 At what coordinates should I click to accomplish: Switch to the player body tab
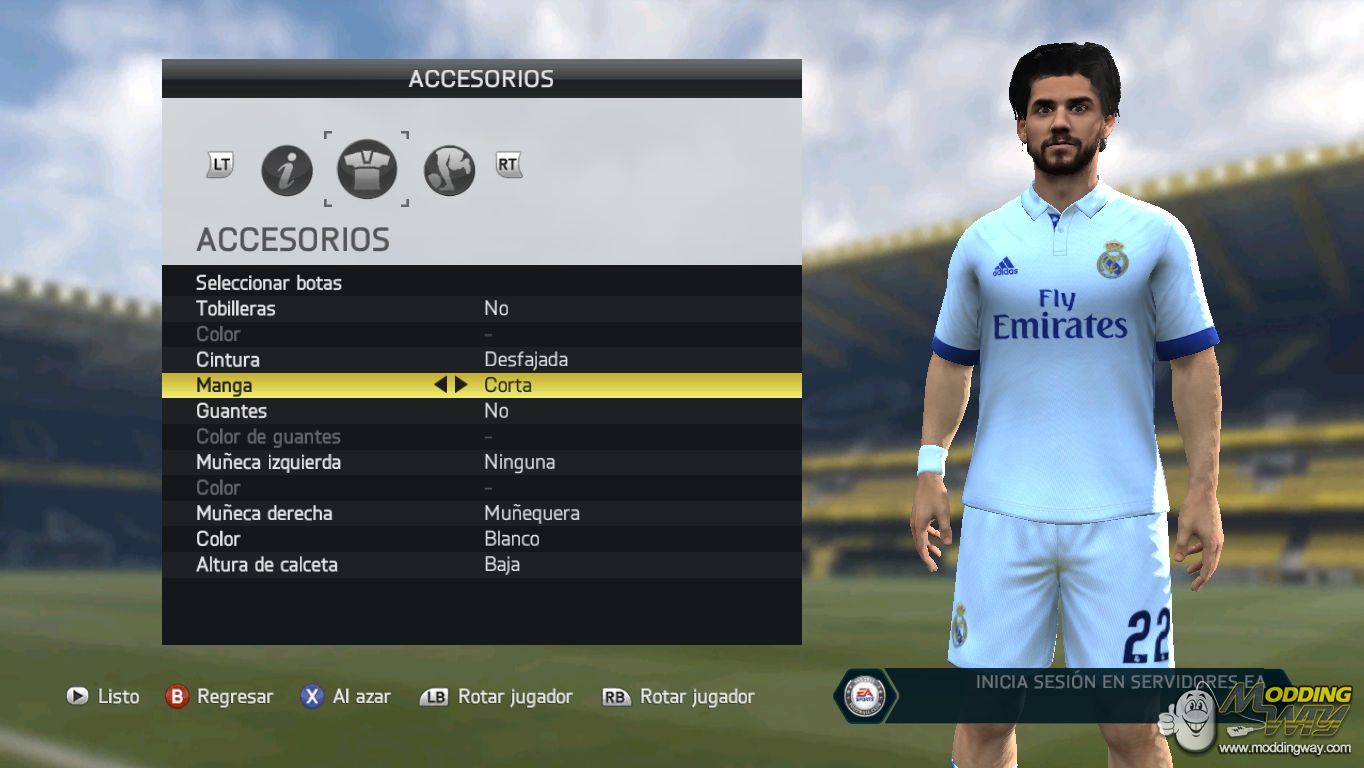click(x=449, y=170)
